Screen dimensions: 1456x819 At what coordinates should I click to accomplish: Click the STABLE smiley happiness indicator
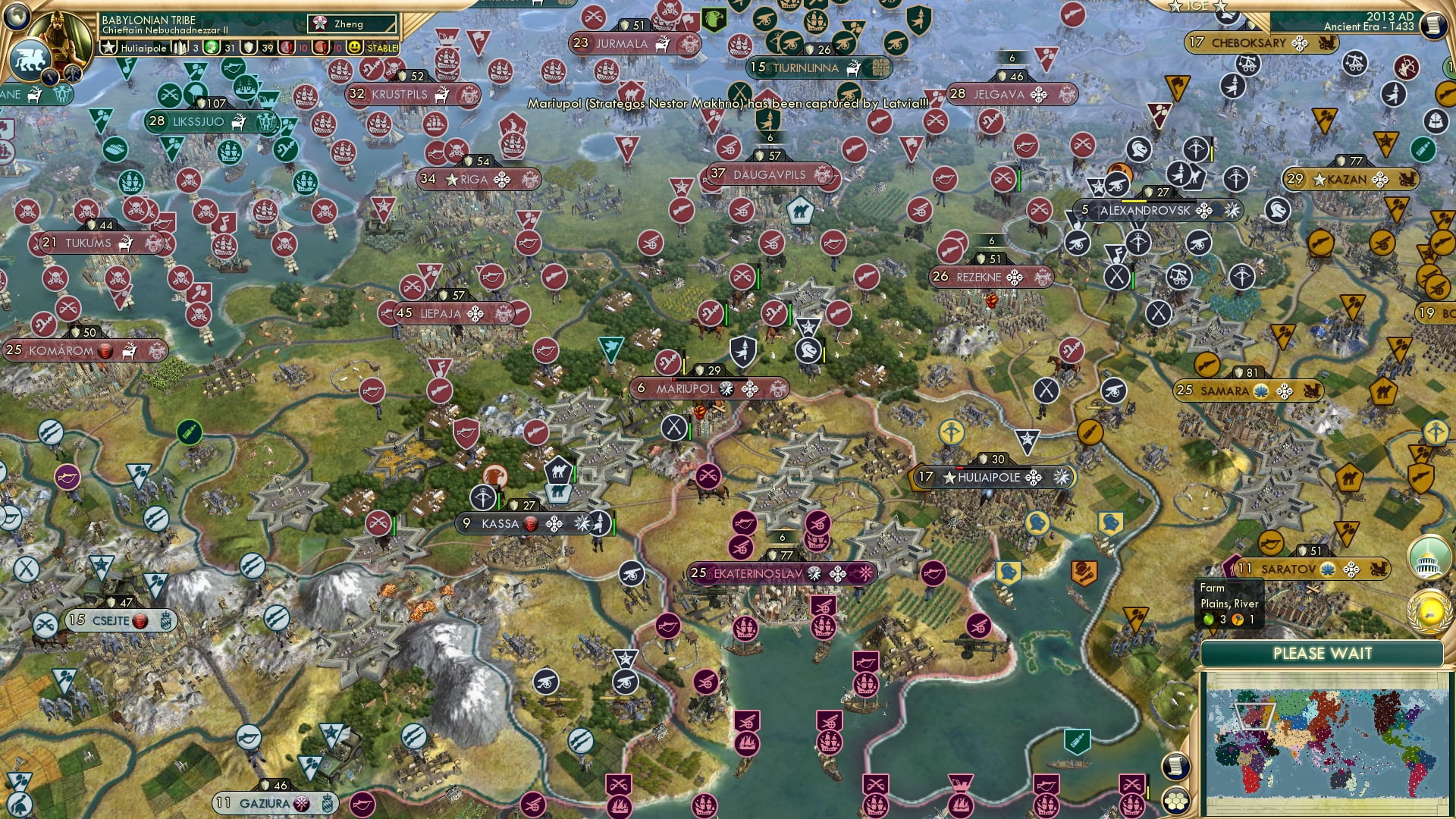coord(356,48)
